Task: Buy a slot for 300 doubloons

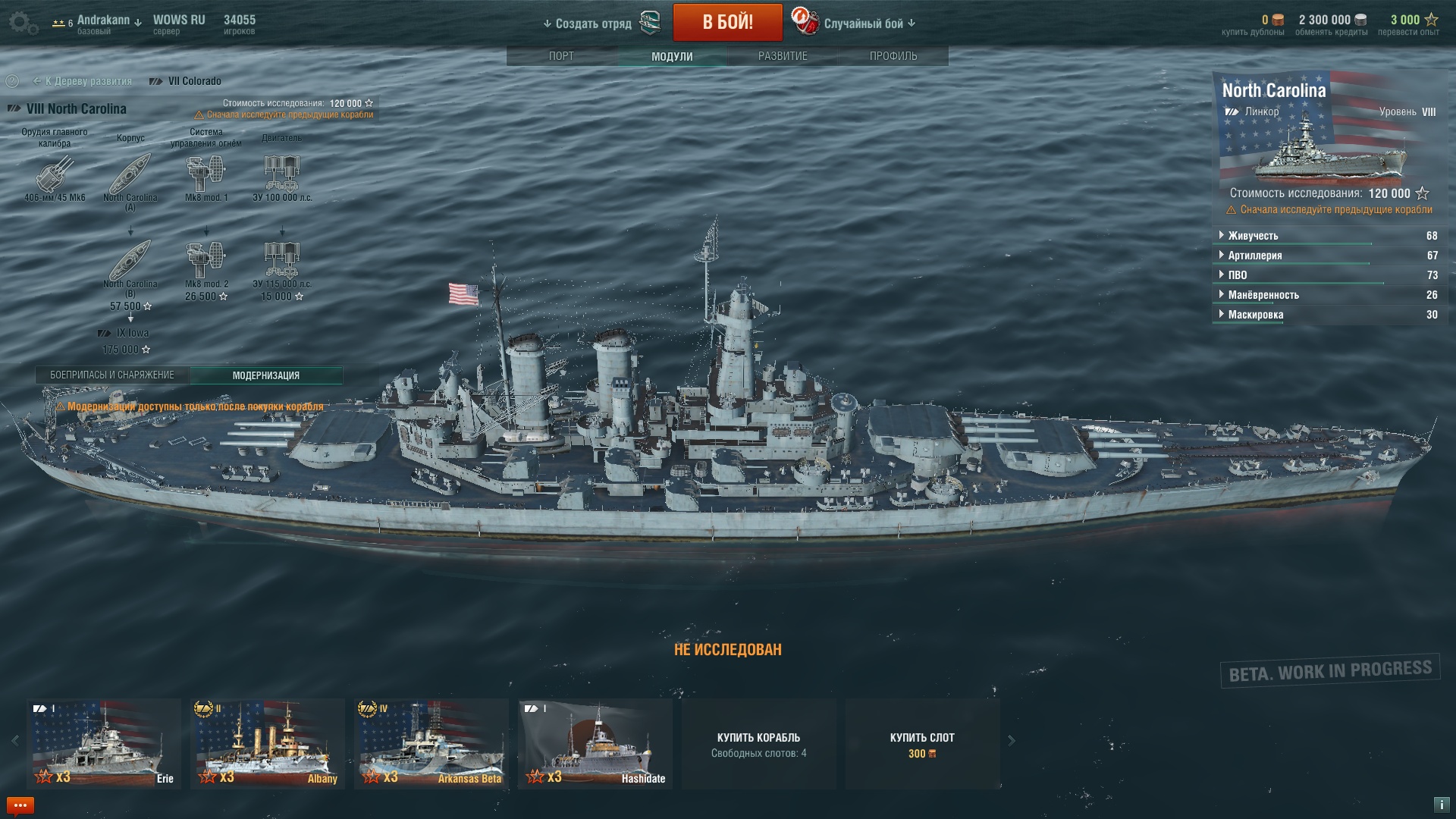Action: 922,744
